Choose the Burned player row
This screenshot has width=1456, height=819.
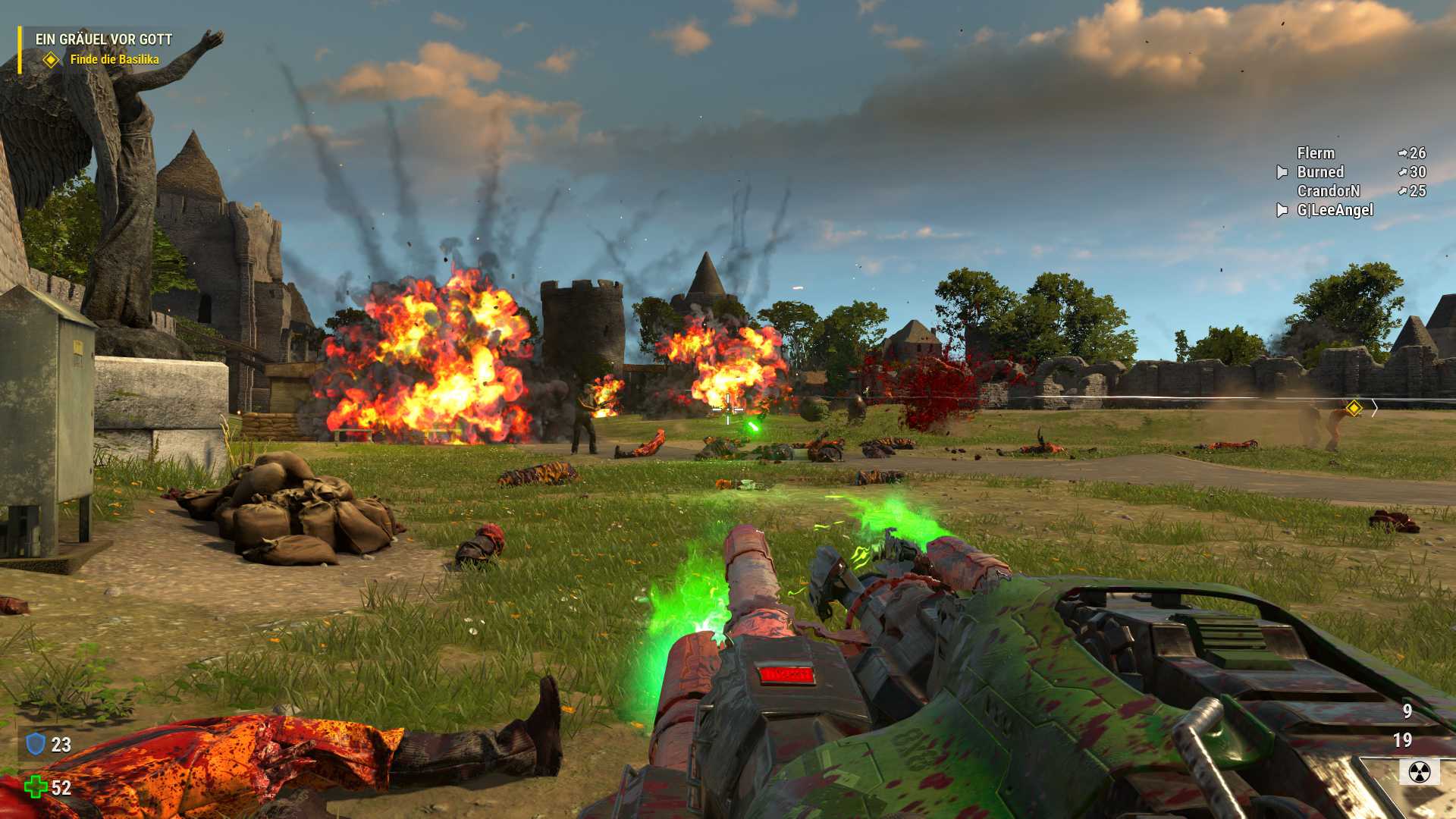coord(1319,172)
